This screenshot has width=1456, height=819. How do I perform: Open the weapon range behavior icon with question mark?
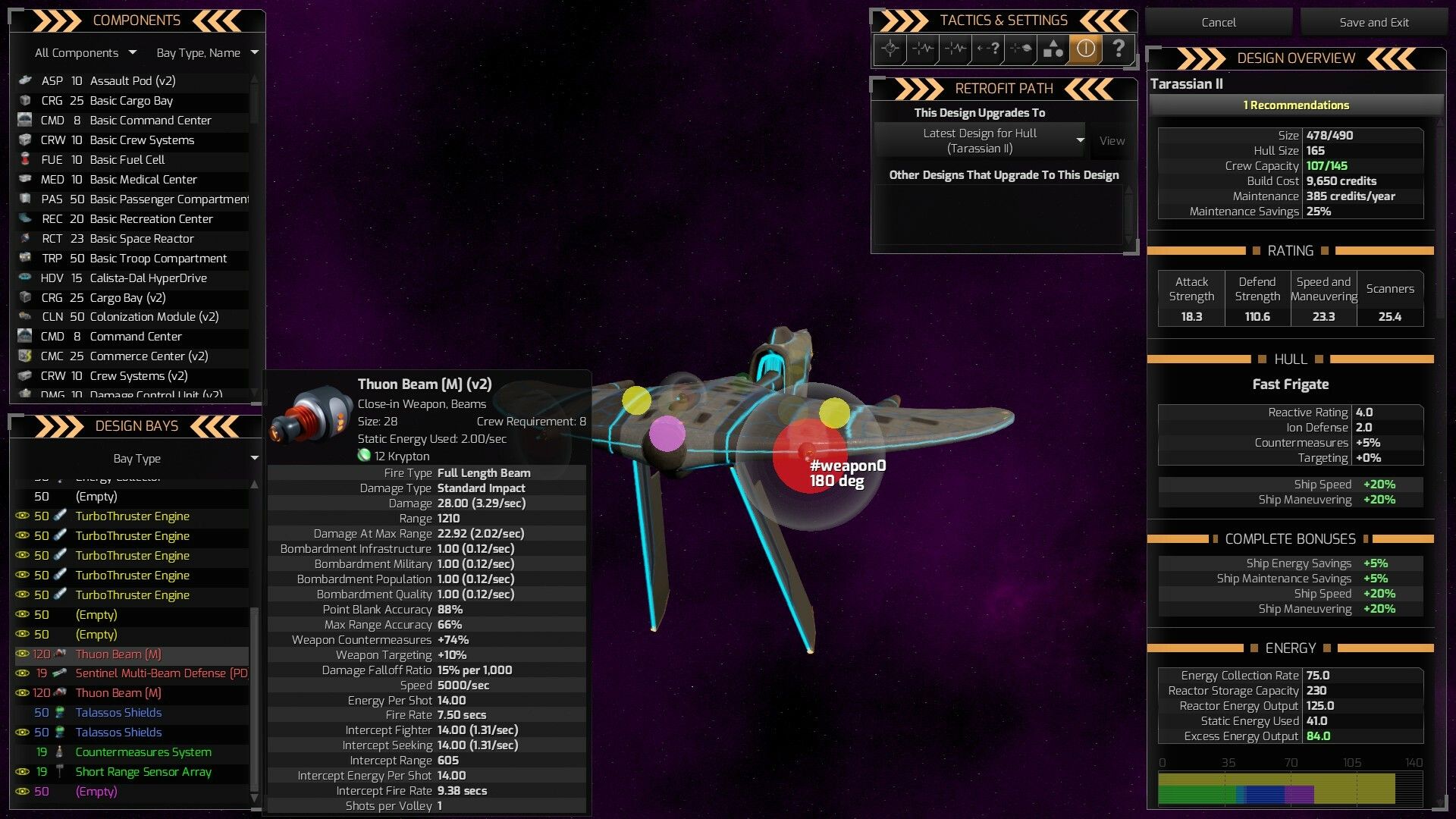click(x=988, y=49)
